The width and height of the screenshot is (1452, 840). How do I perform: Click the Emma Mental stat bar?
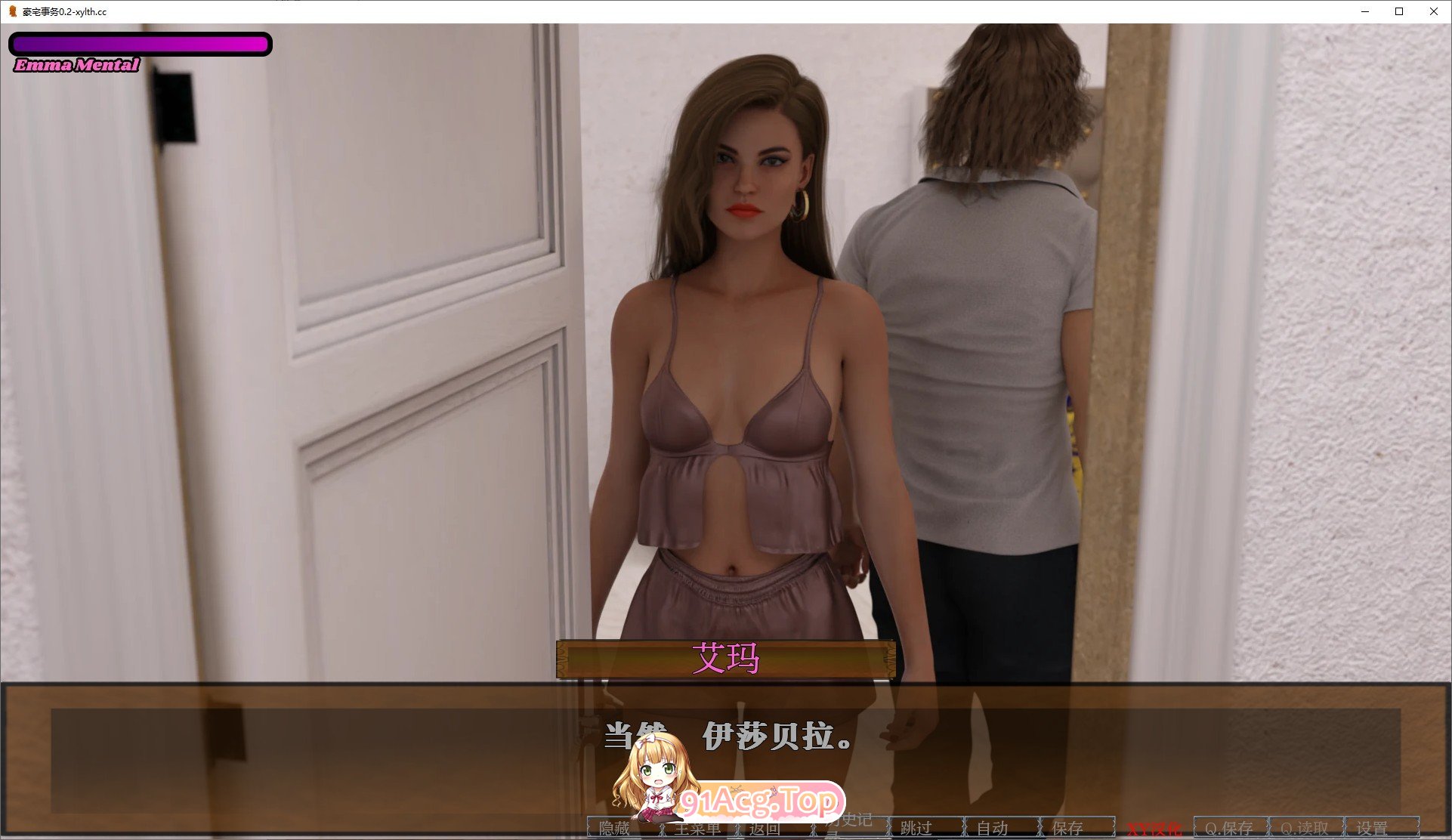coord(140,44)
